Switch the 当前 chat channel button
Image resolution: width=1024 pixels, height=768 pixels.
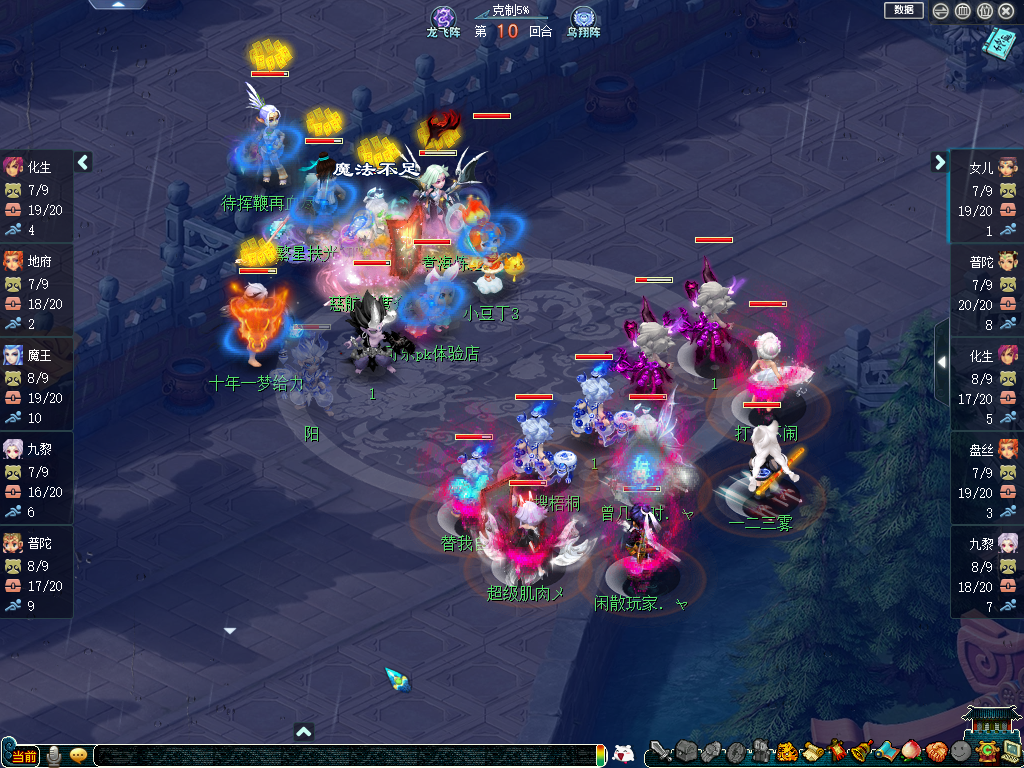(x=23, y=755)
